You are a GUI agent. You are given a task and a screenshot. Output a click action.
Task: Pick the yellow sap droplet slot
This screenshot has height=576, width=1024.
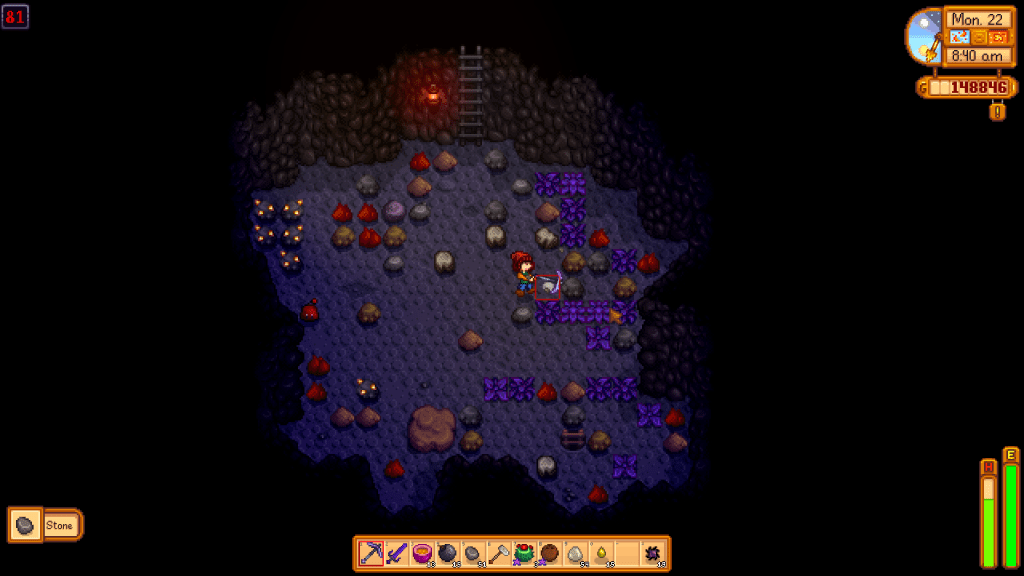(x=601, y=553)
